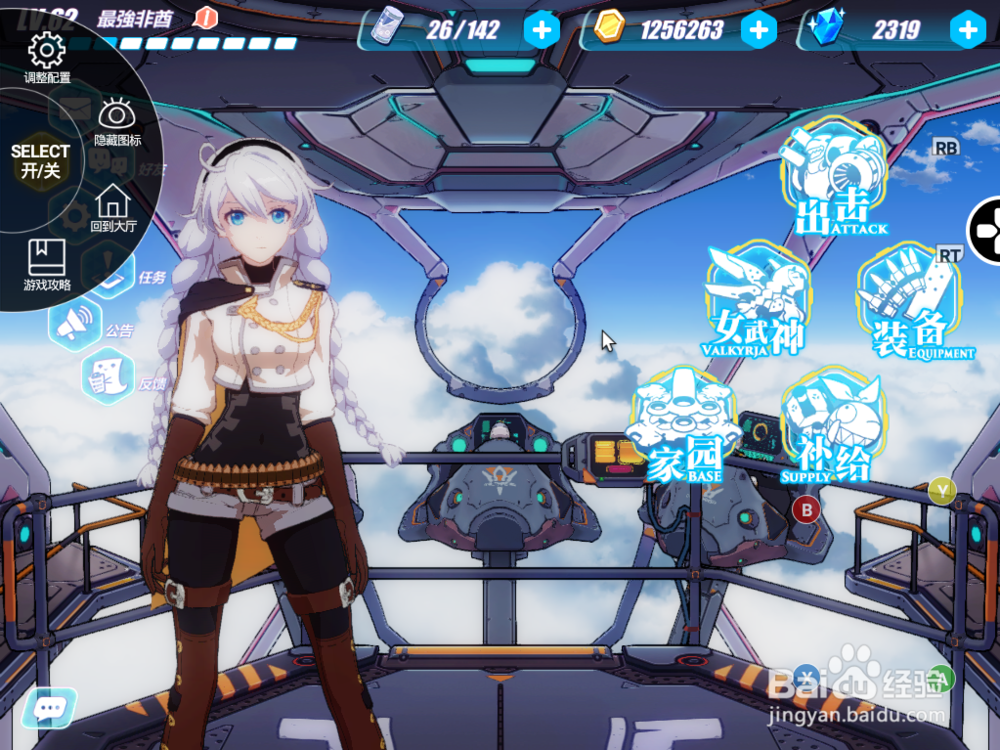Toggle the SELECT 开/关 overlay button
The image size is (1000, 750).
[x=40, y=162]
